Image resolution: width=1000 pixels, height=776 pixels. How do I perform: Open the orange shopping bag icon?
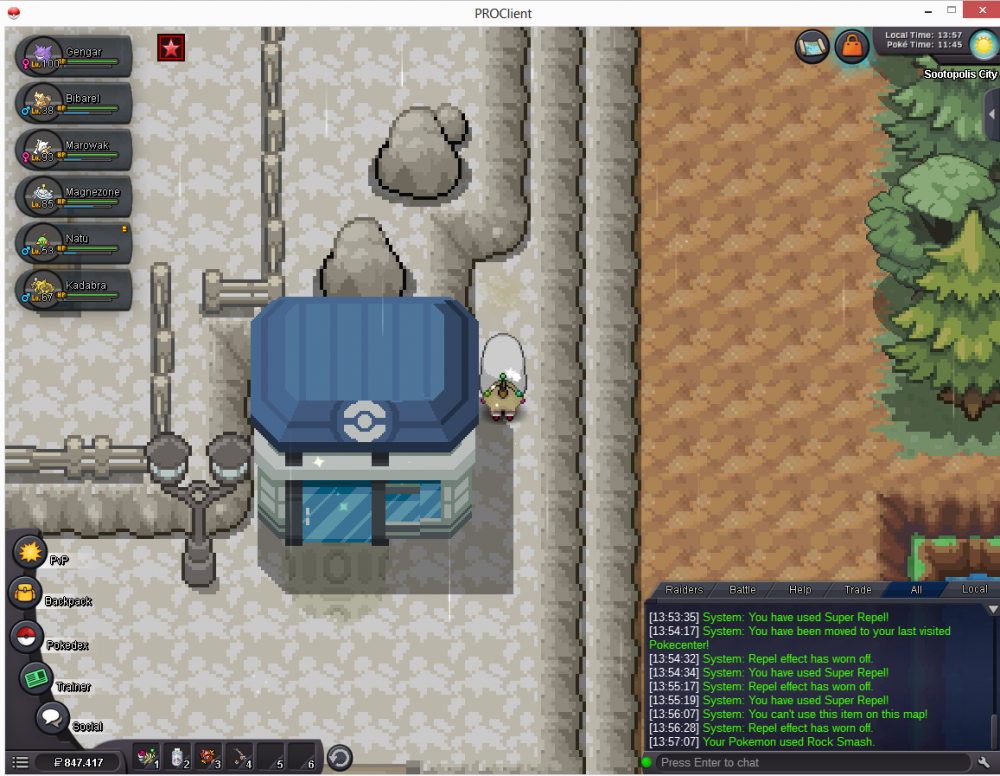[x=851, y=47]
